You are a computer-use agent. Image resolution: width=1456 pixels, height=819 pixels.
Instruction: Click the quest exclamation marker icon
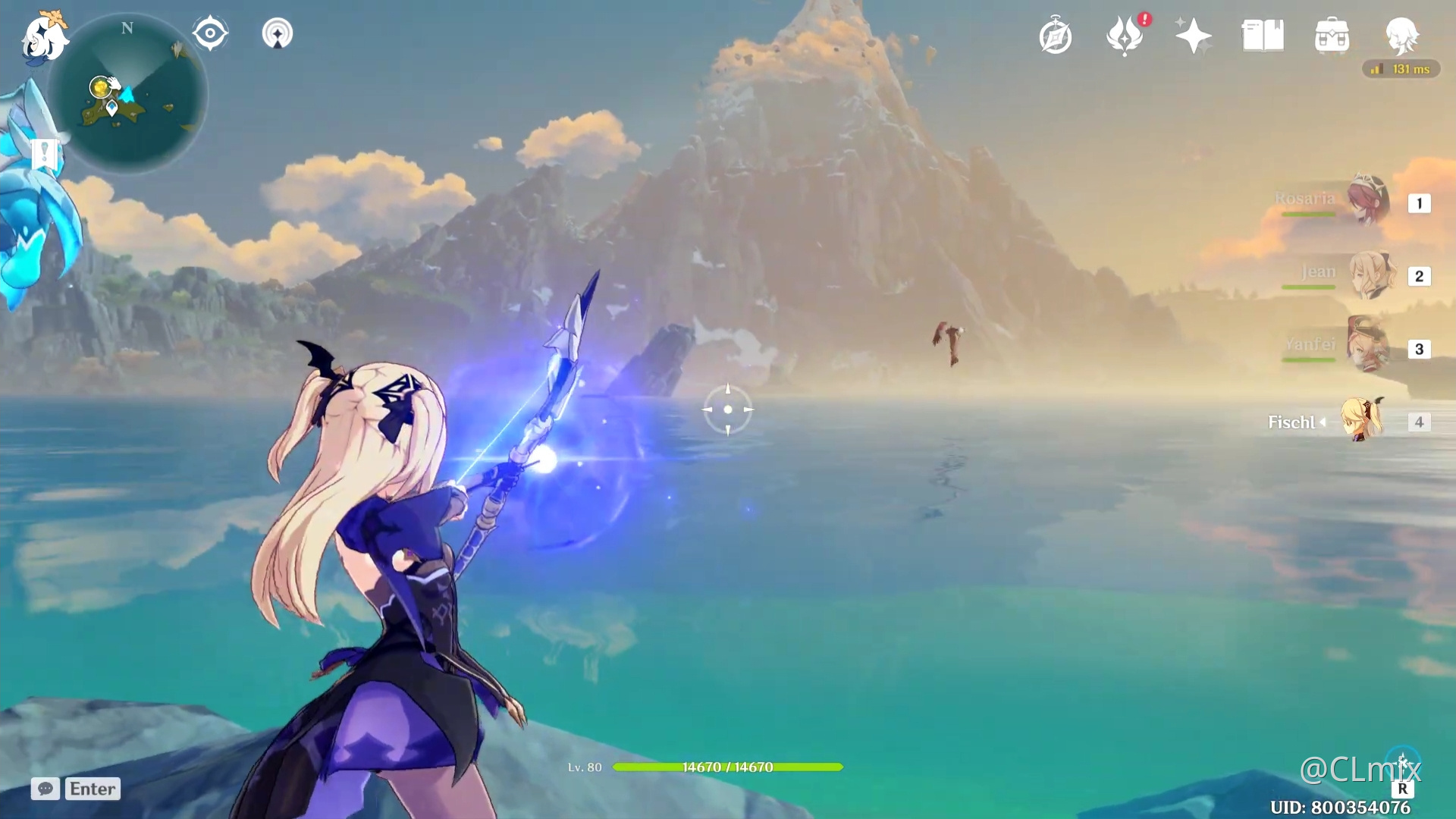[44, 154]
